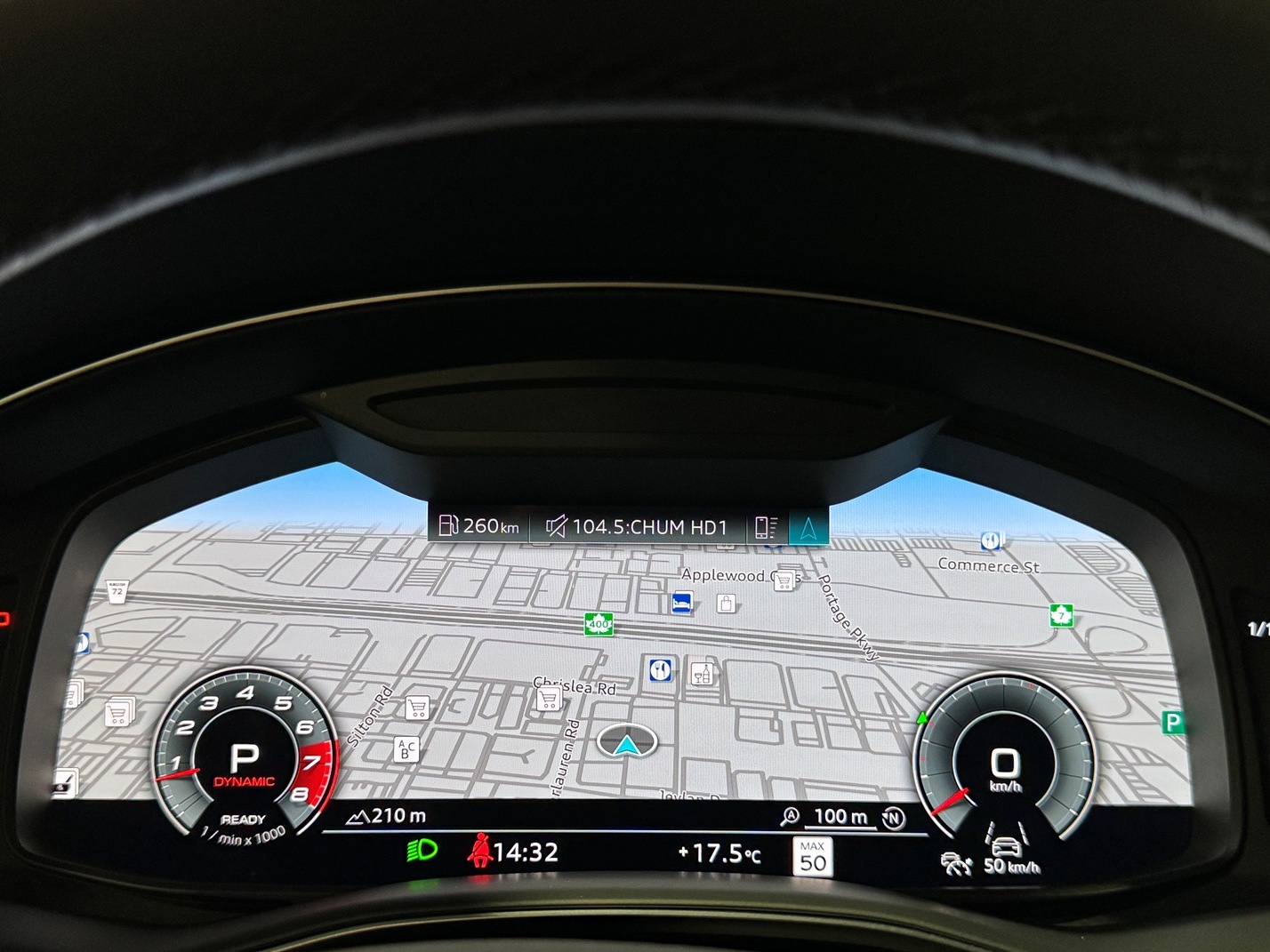The height and width of the screenshot is (952, 1270).
Task: Select the 260 km fuel range tab
Action: 479,526
